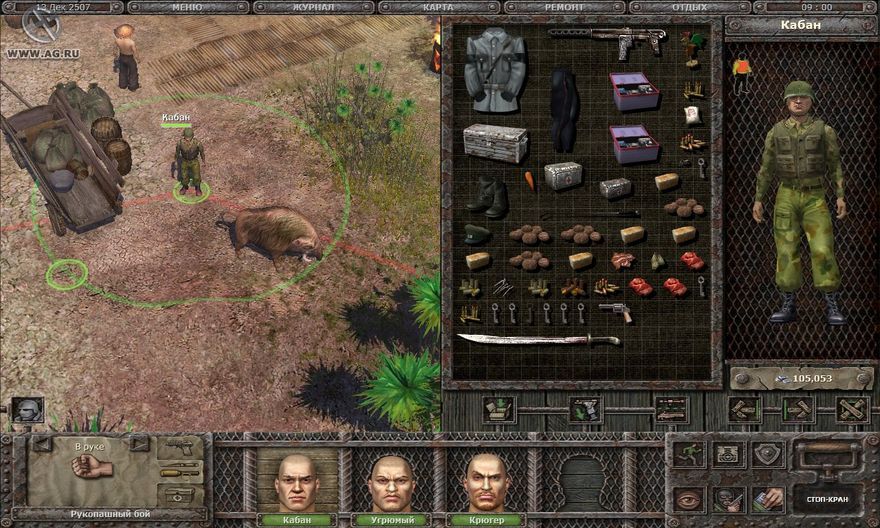The height and width of the screenshot is (528, 880).
Task: Select the white first aid kit
Action: click(563, 176)
